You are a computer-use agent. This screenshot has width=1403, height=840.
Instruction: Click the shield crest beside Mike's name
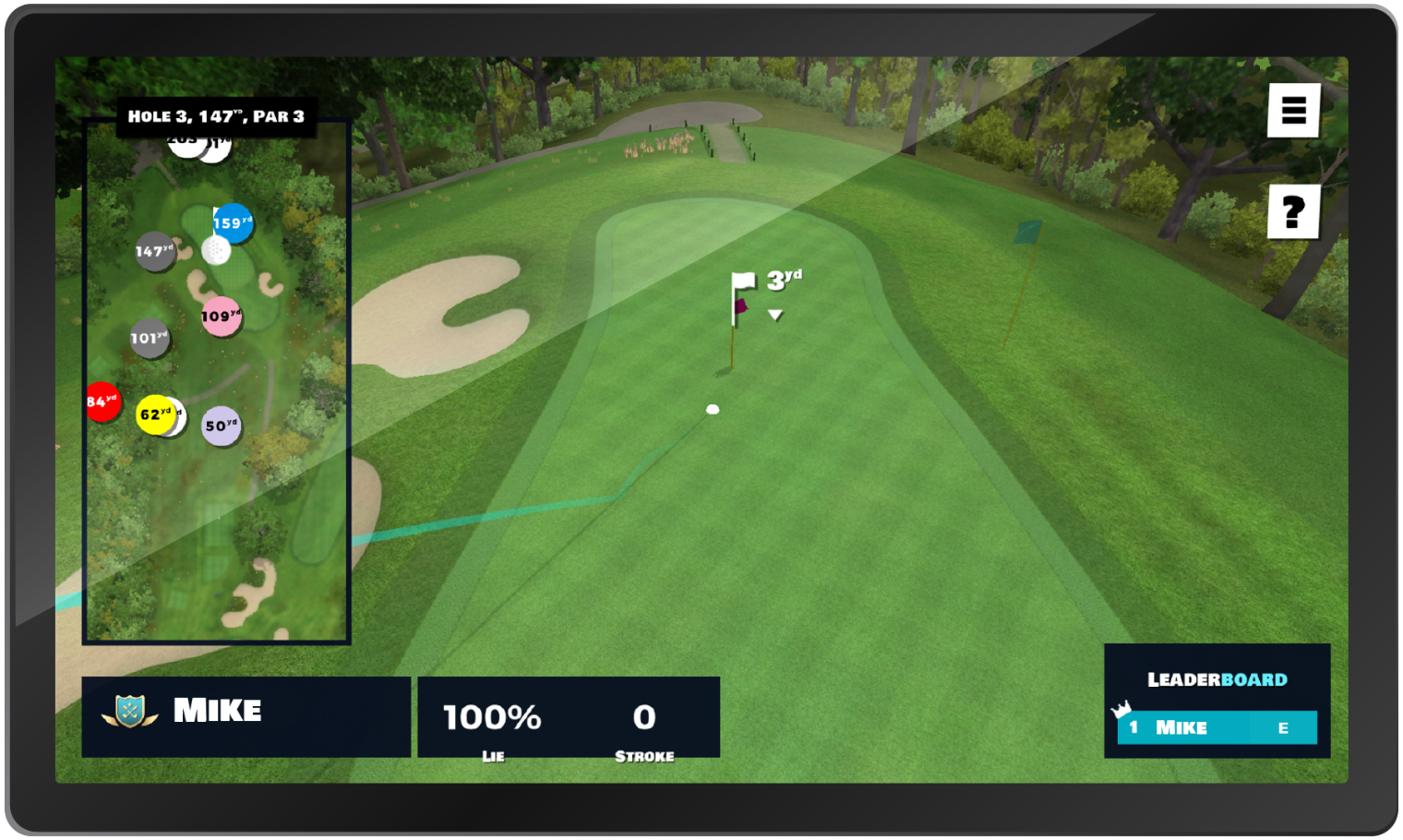[129, 710]
